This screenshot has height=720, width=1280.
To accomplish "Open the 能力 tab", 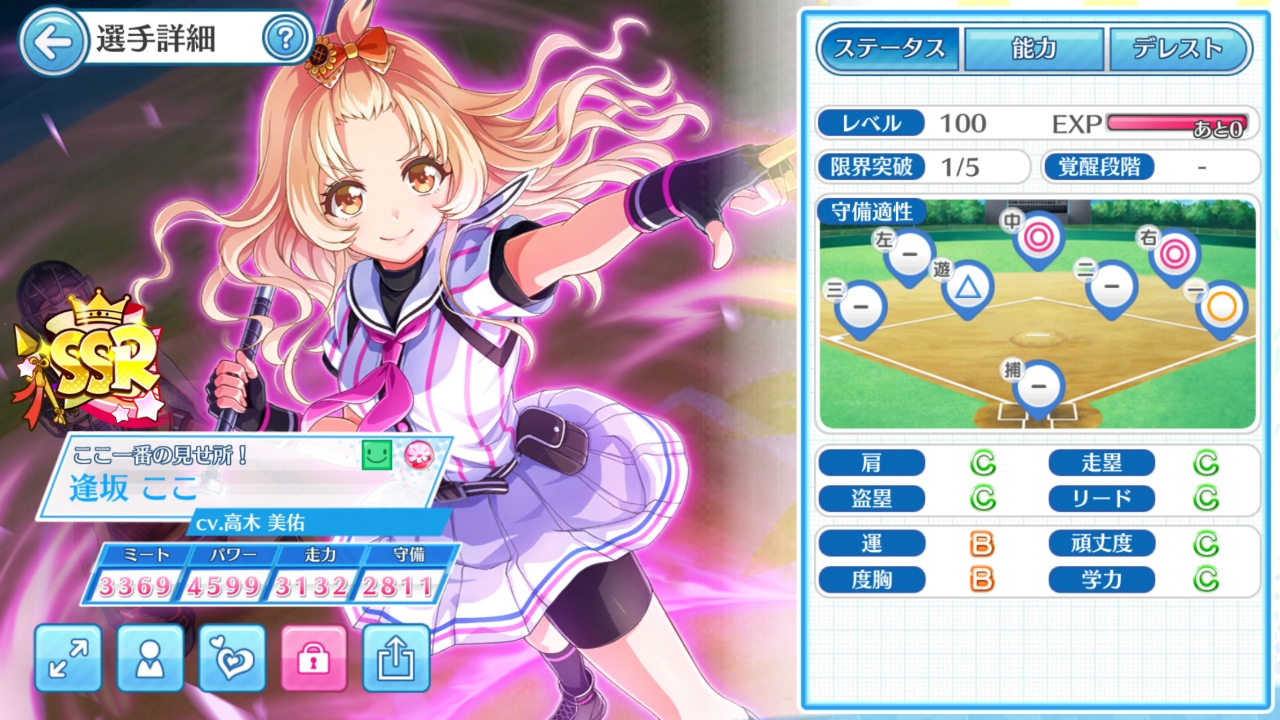I will pyautogui.click(x=1034, y=48).
